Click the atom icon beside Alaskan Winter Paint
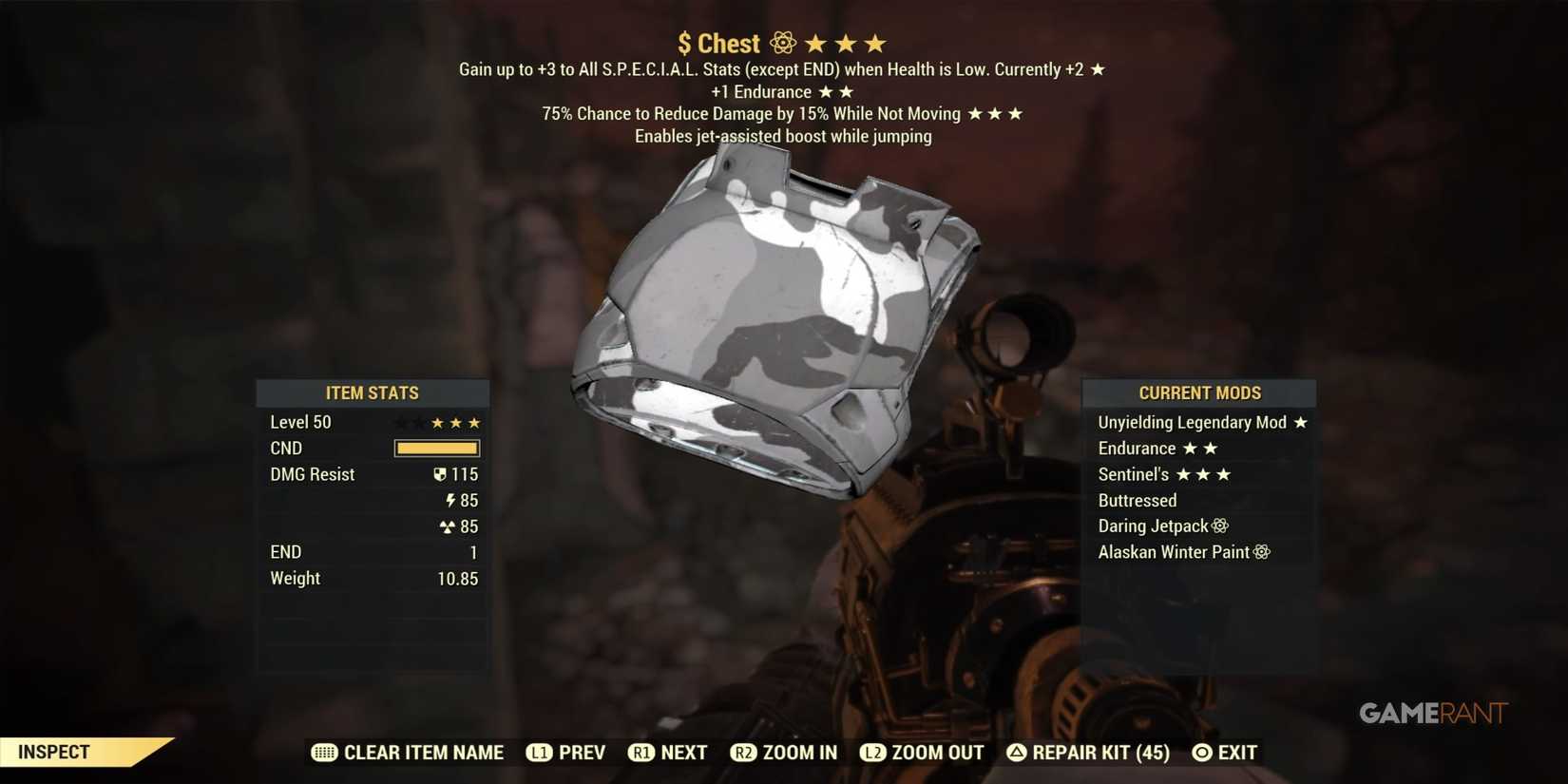 1261,551
